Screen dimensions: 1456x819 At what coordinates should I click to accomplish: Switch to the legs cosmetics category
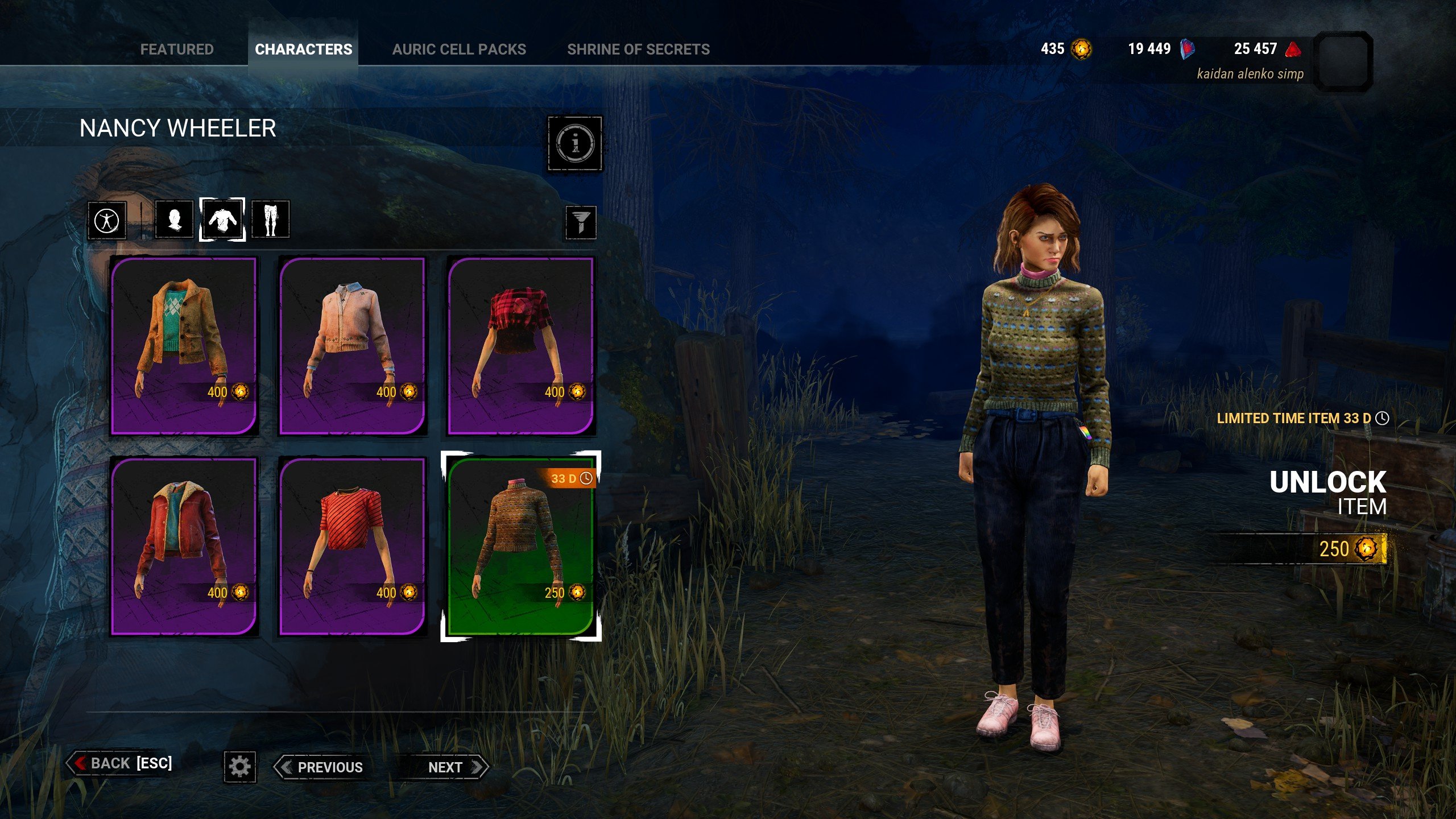(270, 220)
